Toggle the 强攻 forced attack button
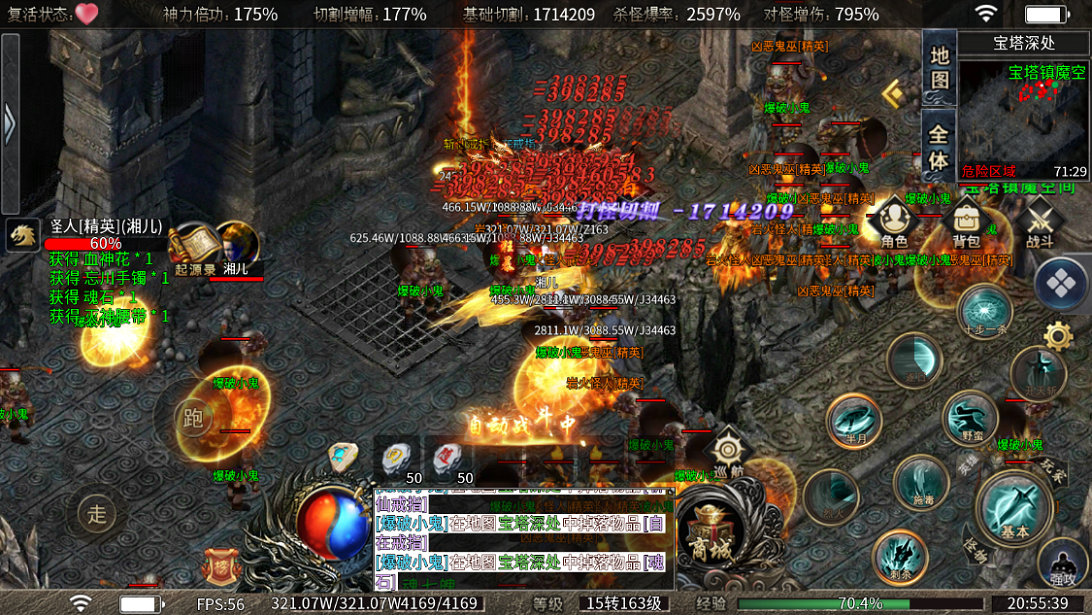 [x=1063, y=565]
